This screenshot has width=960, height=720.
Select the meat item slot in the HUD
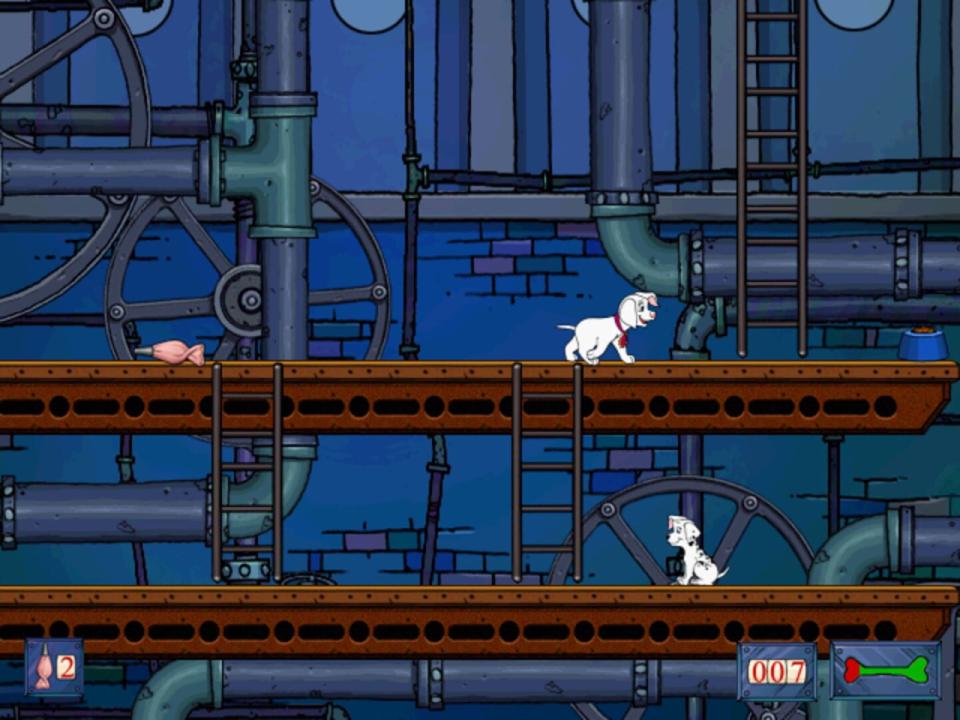click(54, 667)
